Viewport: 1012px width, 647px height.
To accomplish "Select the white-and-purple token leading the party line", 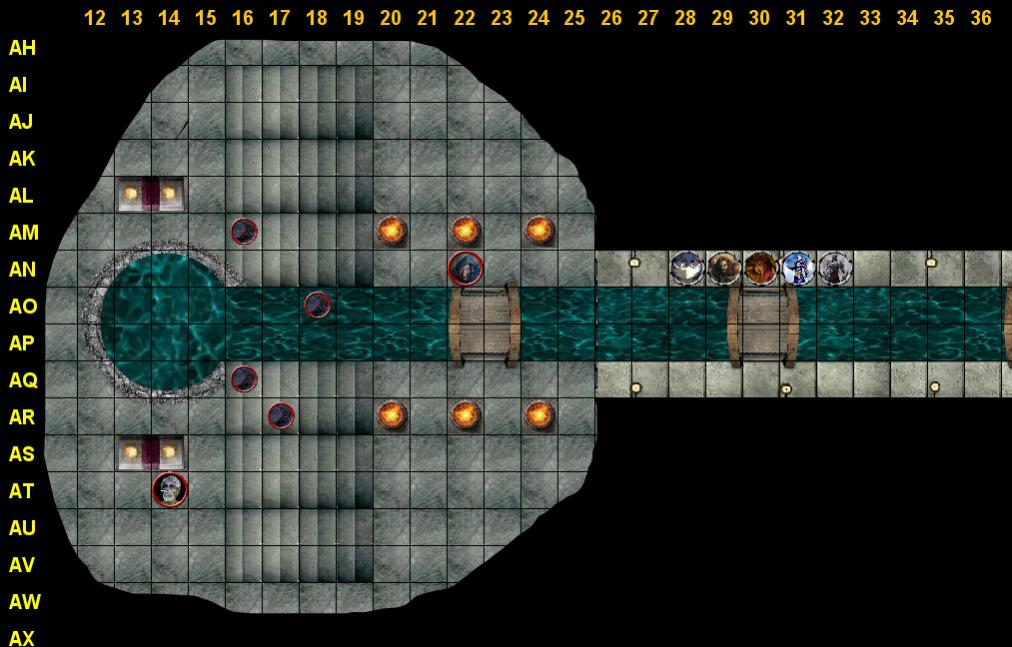I will [686, 268].
